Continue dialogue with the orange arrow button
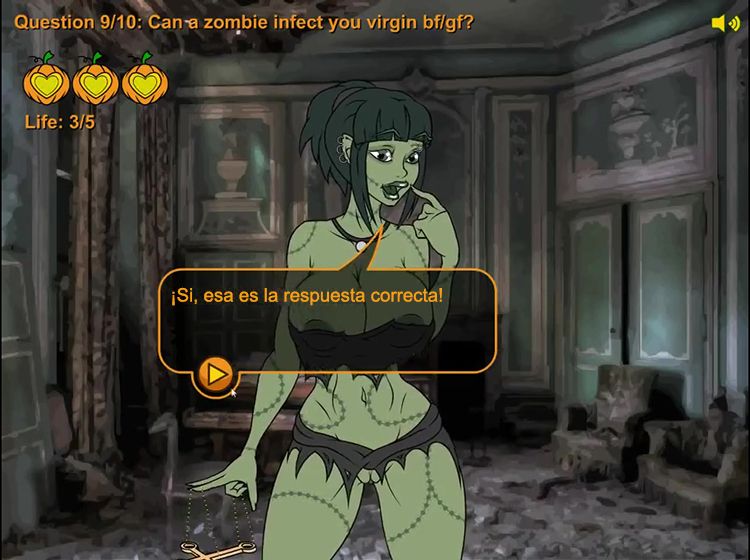The width and height of the screenshot is (750, 560). (x=213, y=375)
